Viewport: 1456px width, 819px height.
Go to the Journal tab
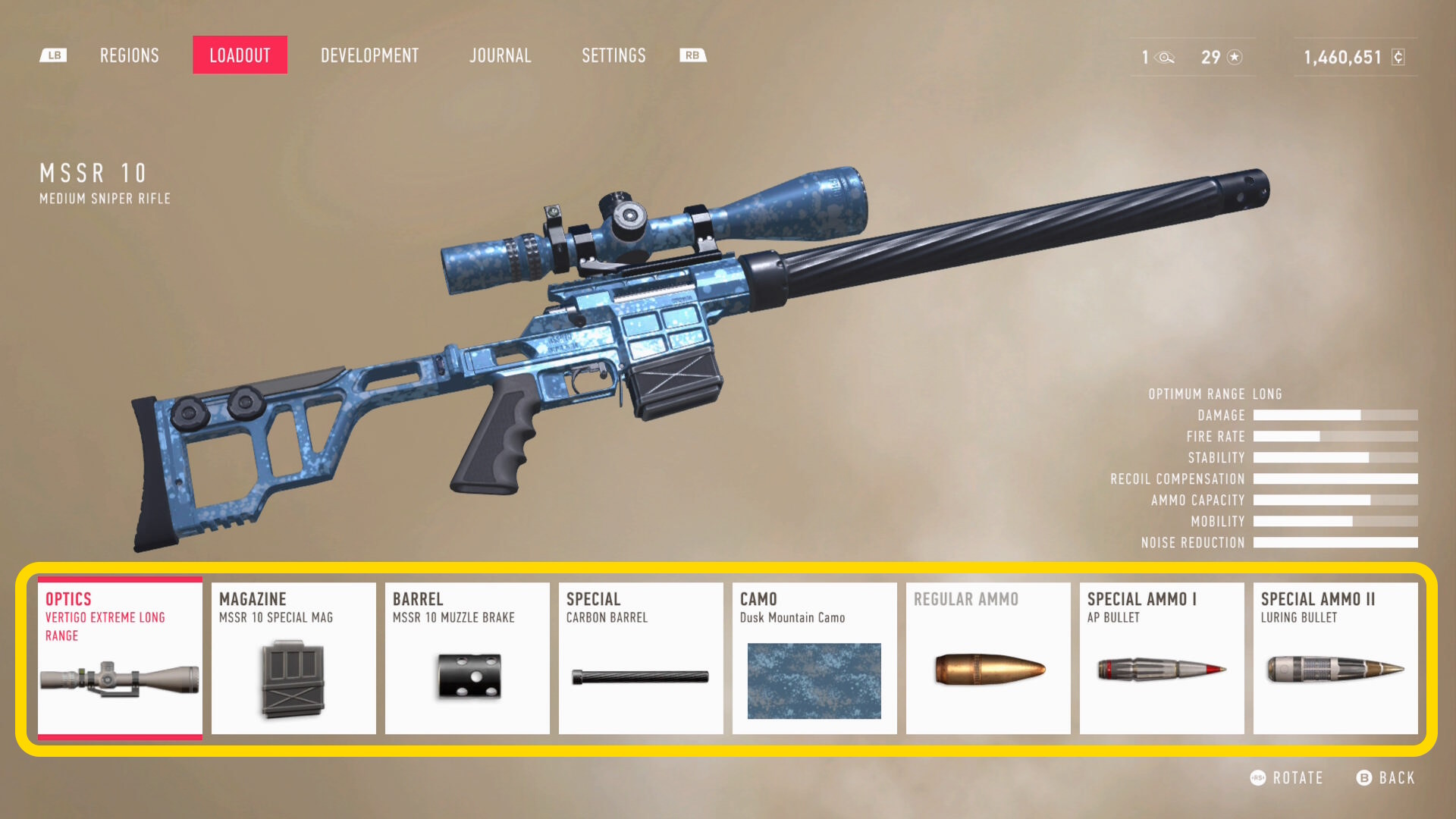point(500,55)
